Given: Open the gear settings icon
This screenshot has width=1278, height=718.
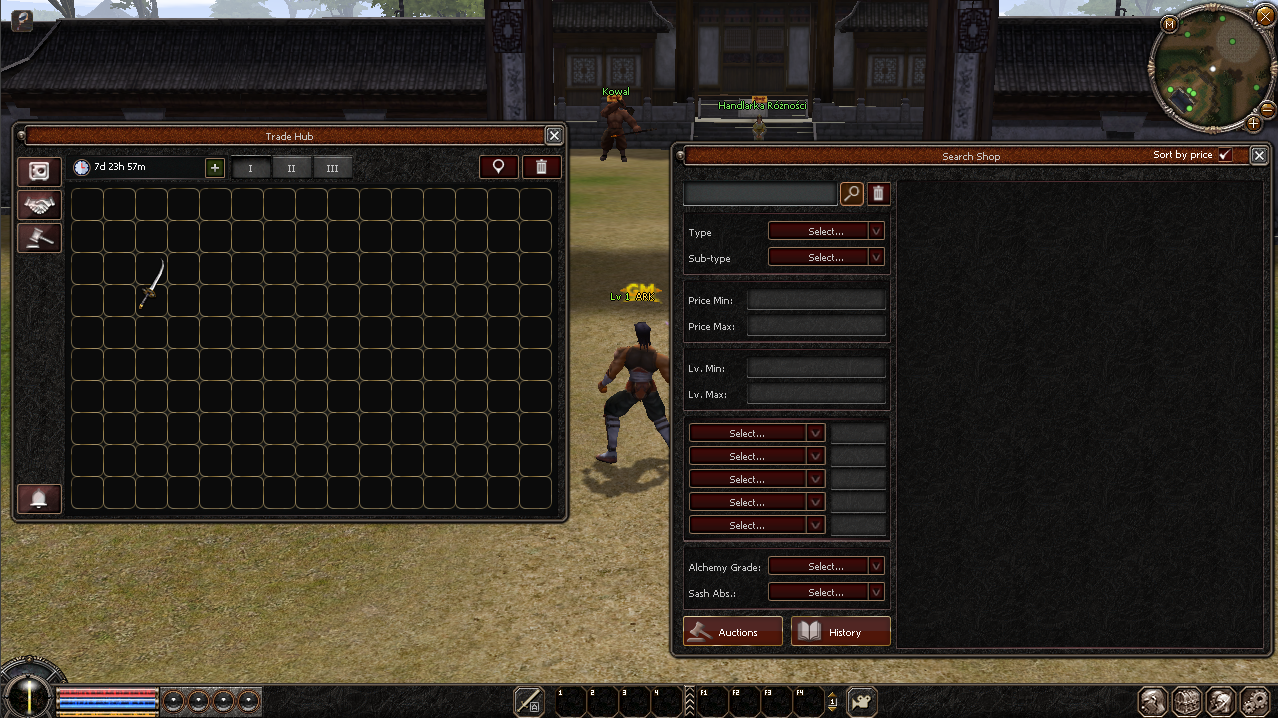Looking at the screenshot, I should 1253,701.
